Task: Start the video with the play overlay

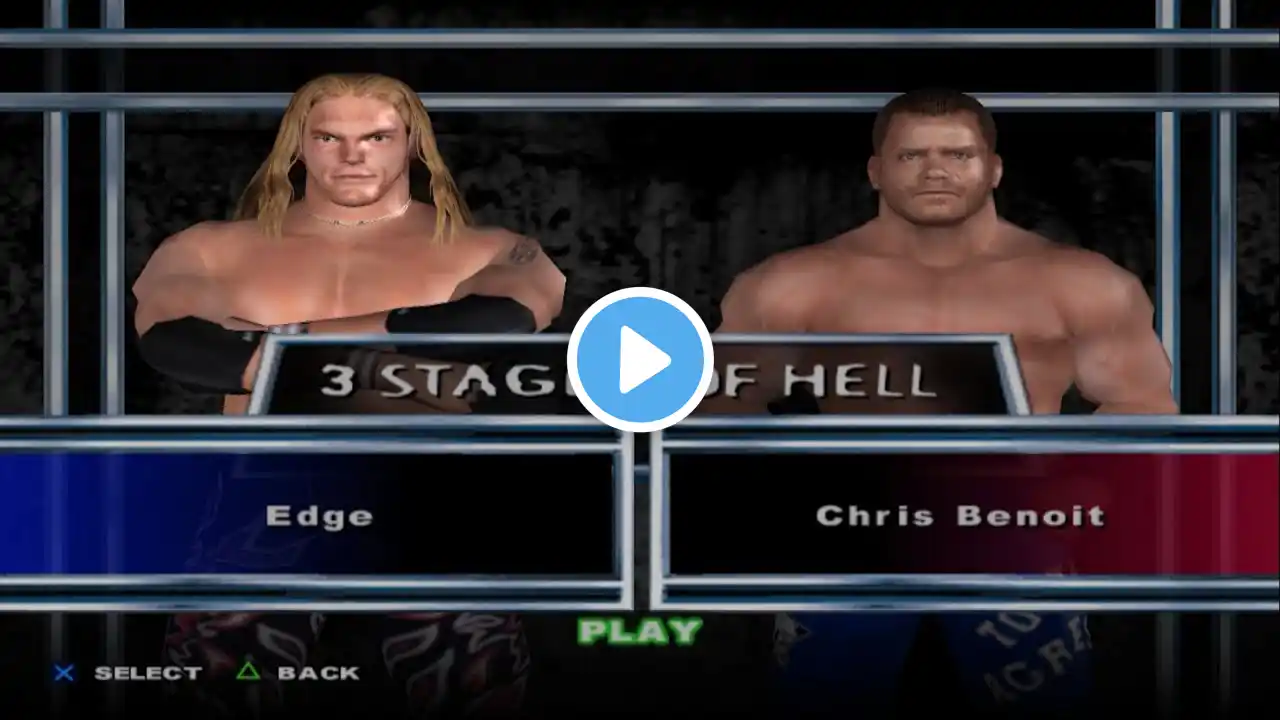Action: pyautogui.click(x=640, y=360)
